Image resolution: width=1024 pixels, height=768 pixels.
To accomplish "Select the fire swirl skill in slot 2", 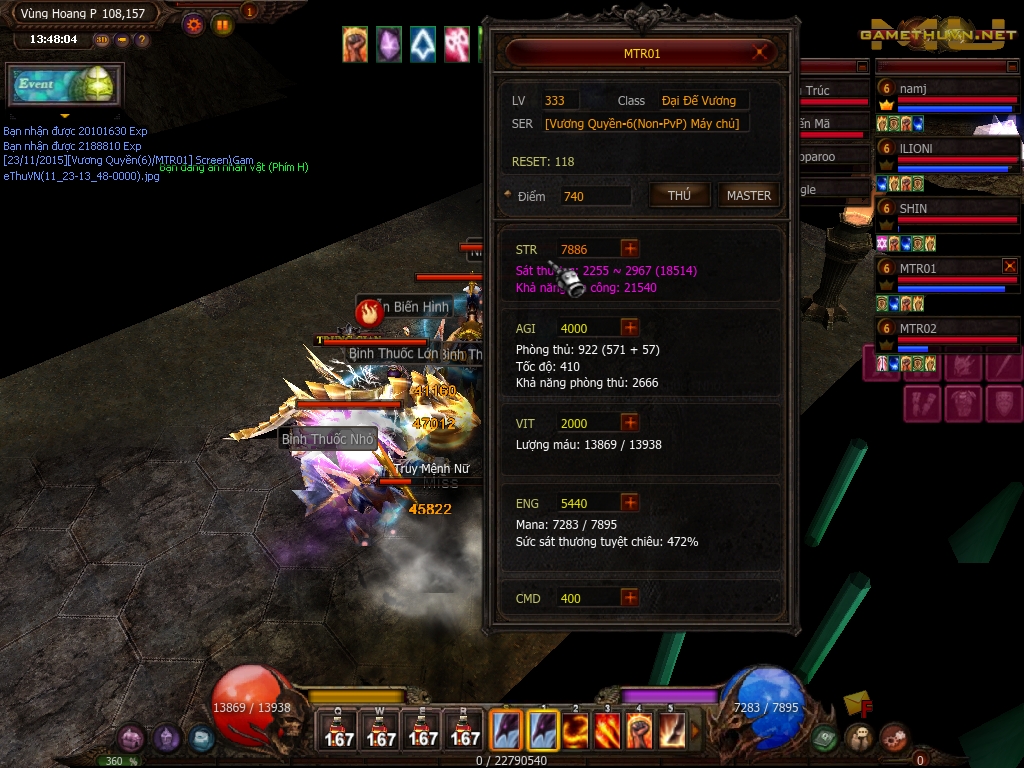I will 575,730.
